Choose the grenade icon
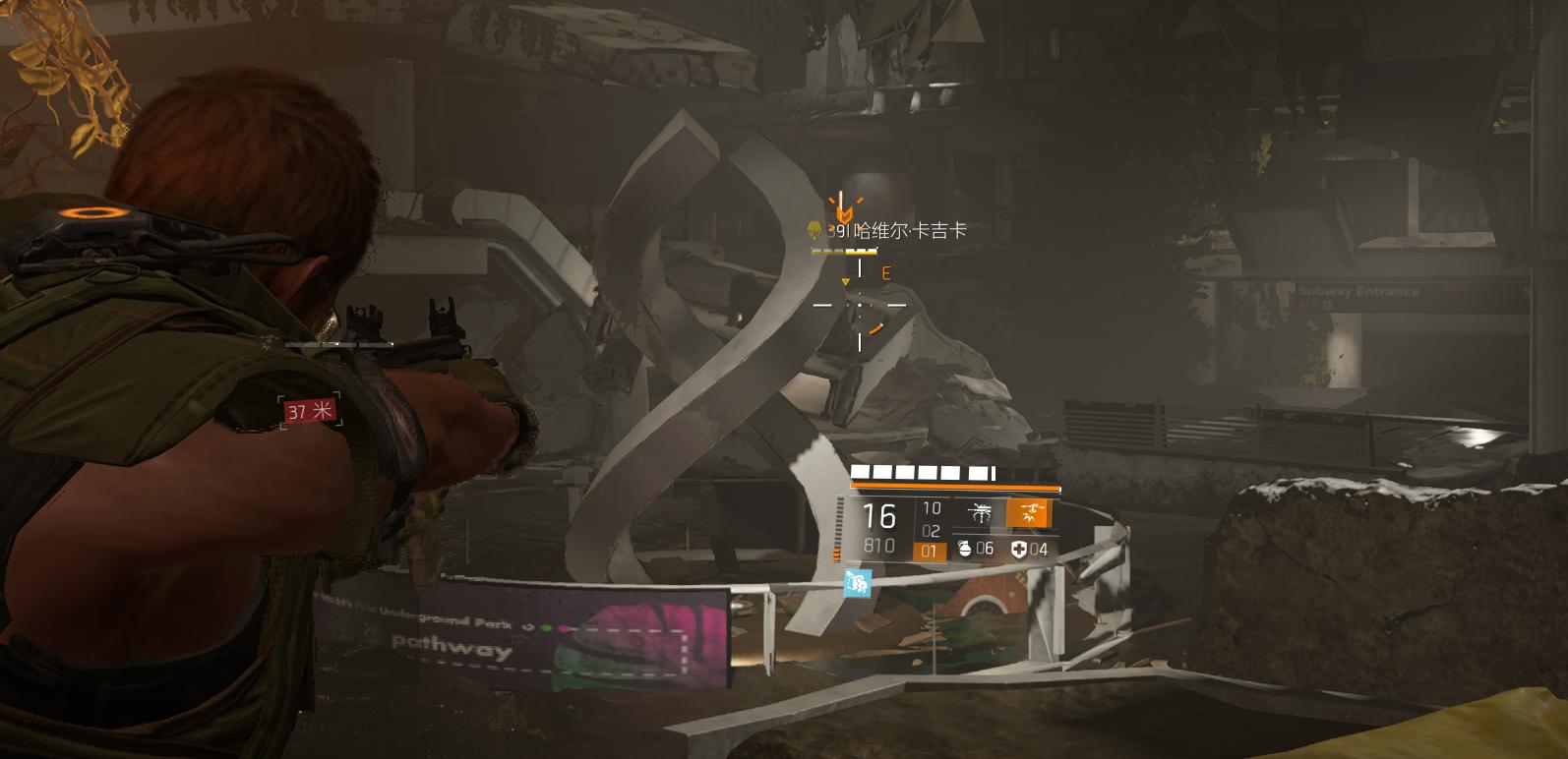The image size is (1568, 759). (x=965, y=549)
